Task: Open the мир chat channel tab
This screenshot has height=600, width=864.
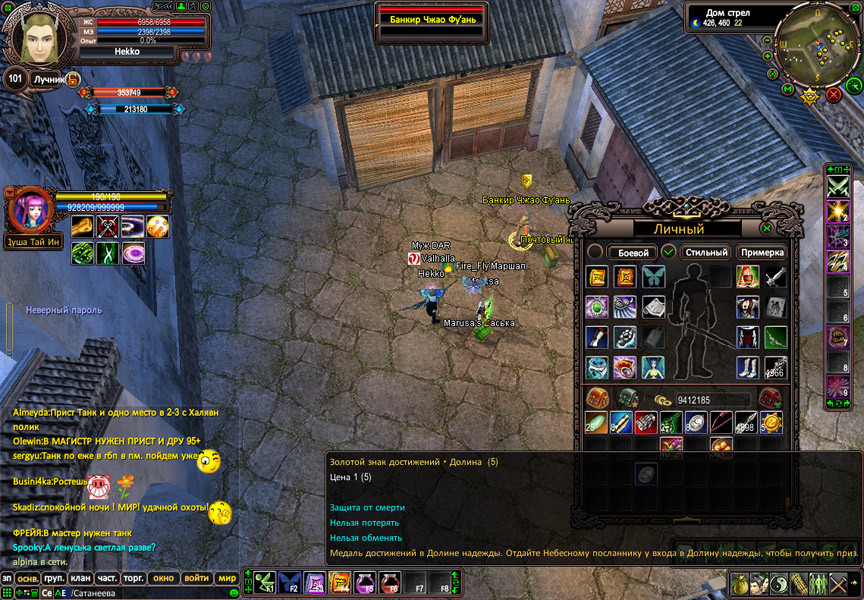Action: tap(227, 579)
